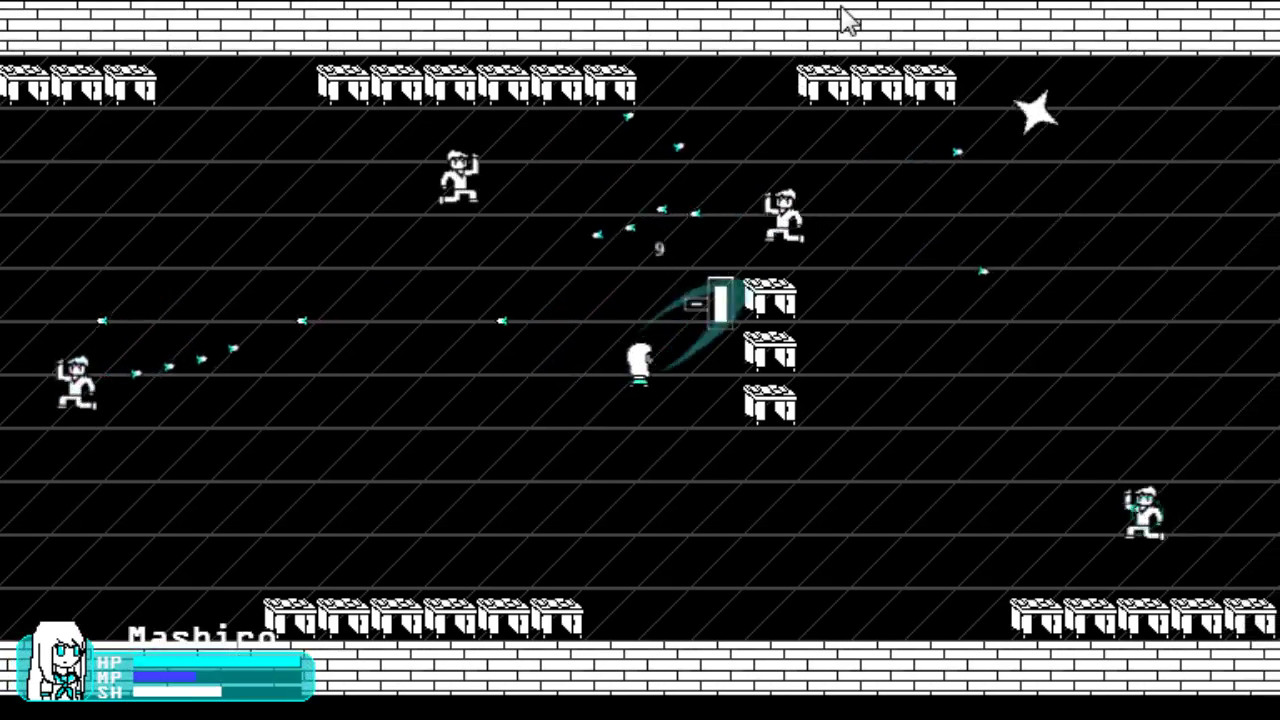Click the floating number 9
This screenshot has height=720, width=1280.
pyautogui.click(x=658, y=249)
